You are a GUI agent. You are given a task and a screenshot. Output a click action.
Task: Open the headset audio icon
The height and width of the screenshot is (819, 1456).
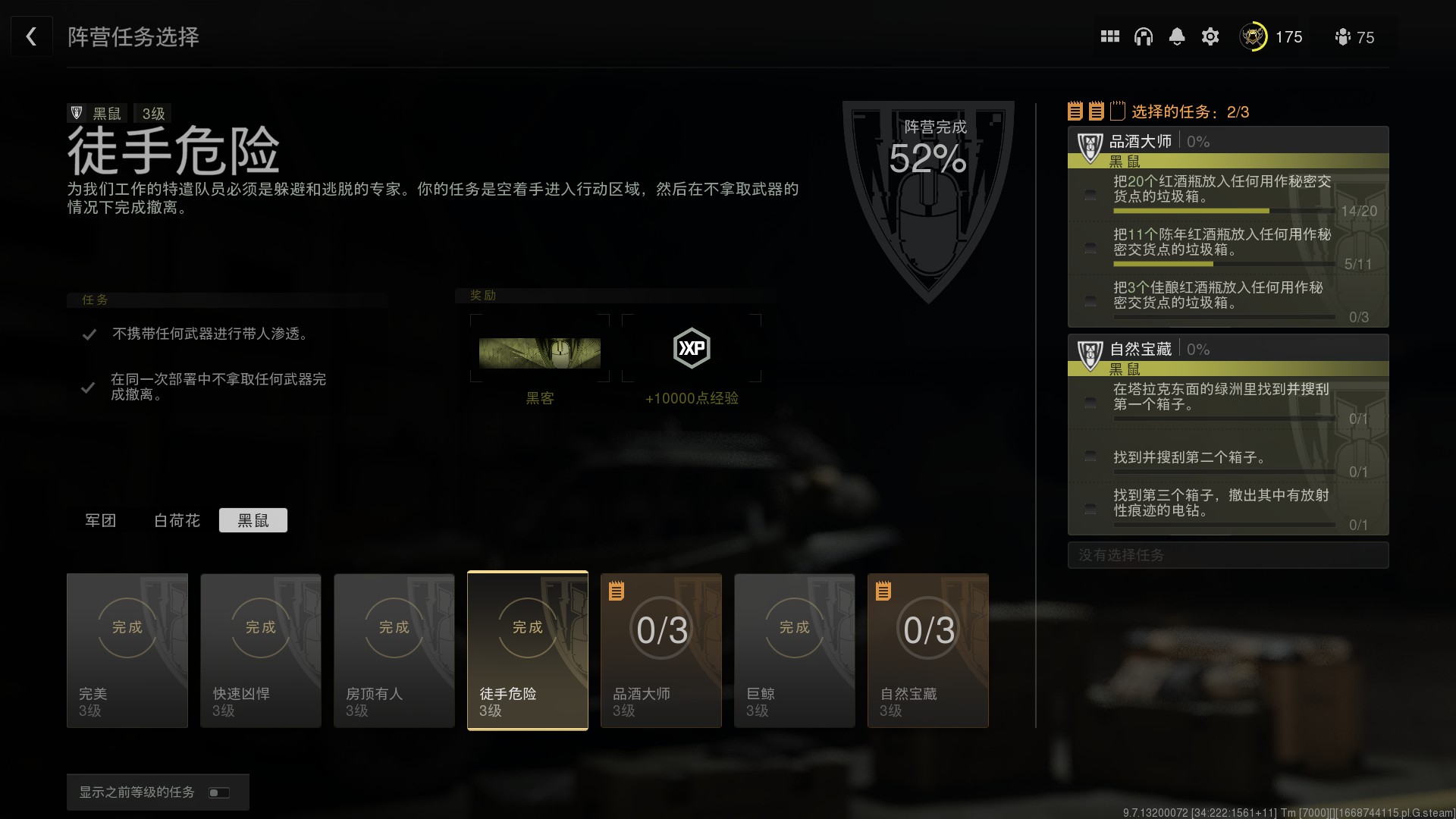click(x=1143, y=36)
